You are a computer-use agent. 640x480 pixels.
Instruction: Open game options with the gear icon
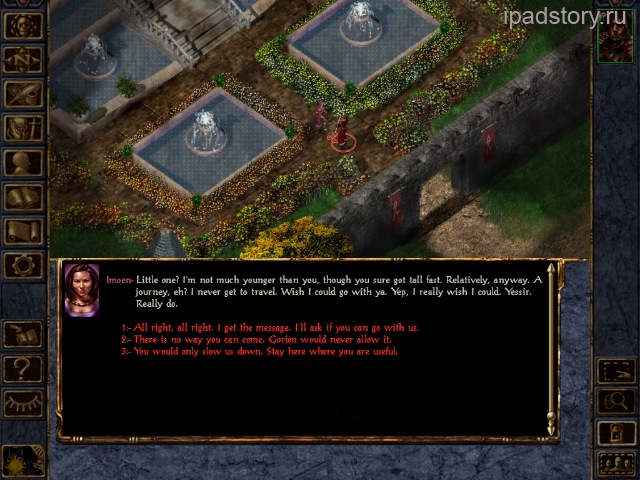23,265
